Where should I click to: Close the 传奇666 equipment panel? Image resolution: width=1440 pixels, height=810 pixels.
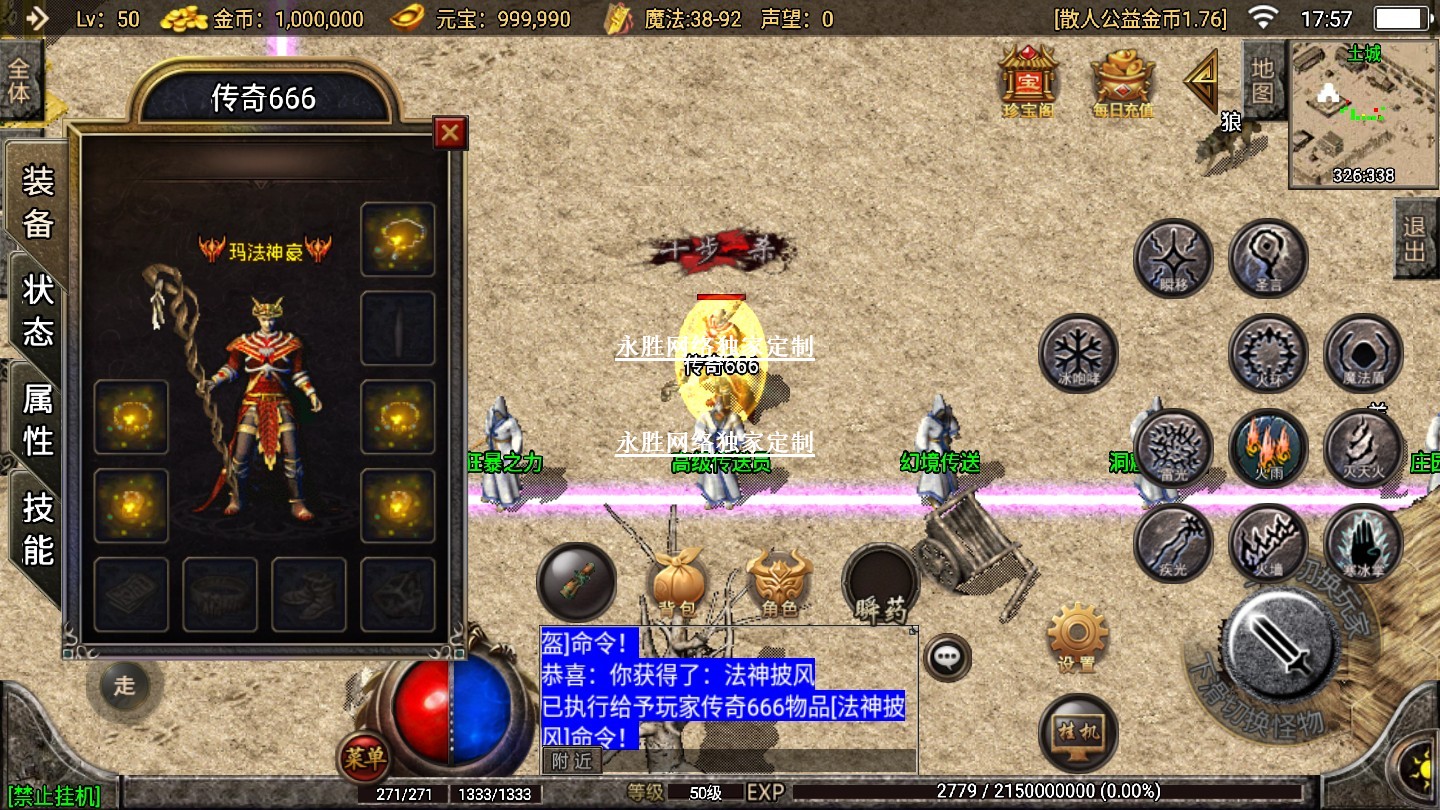point(450,132)
